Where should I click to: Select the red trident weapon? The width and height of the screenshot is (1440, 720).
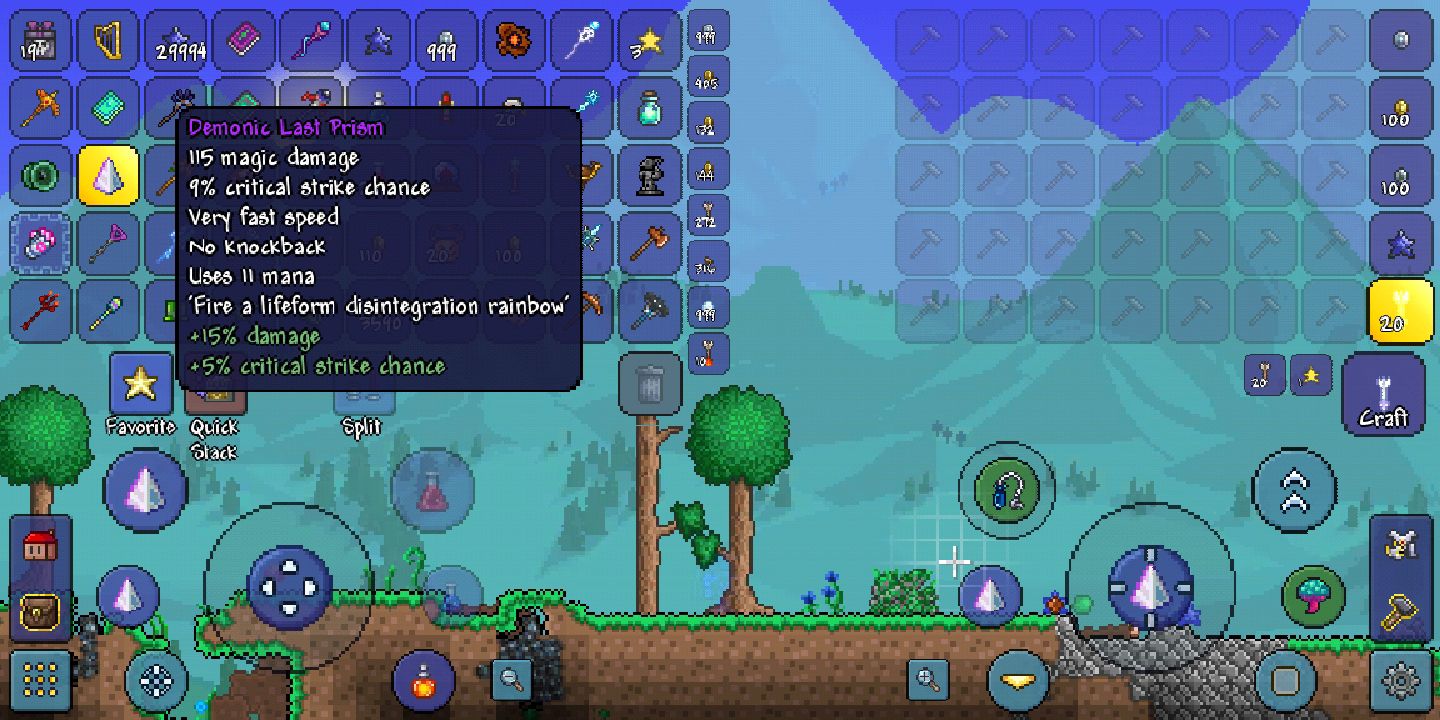(42, 310)
